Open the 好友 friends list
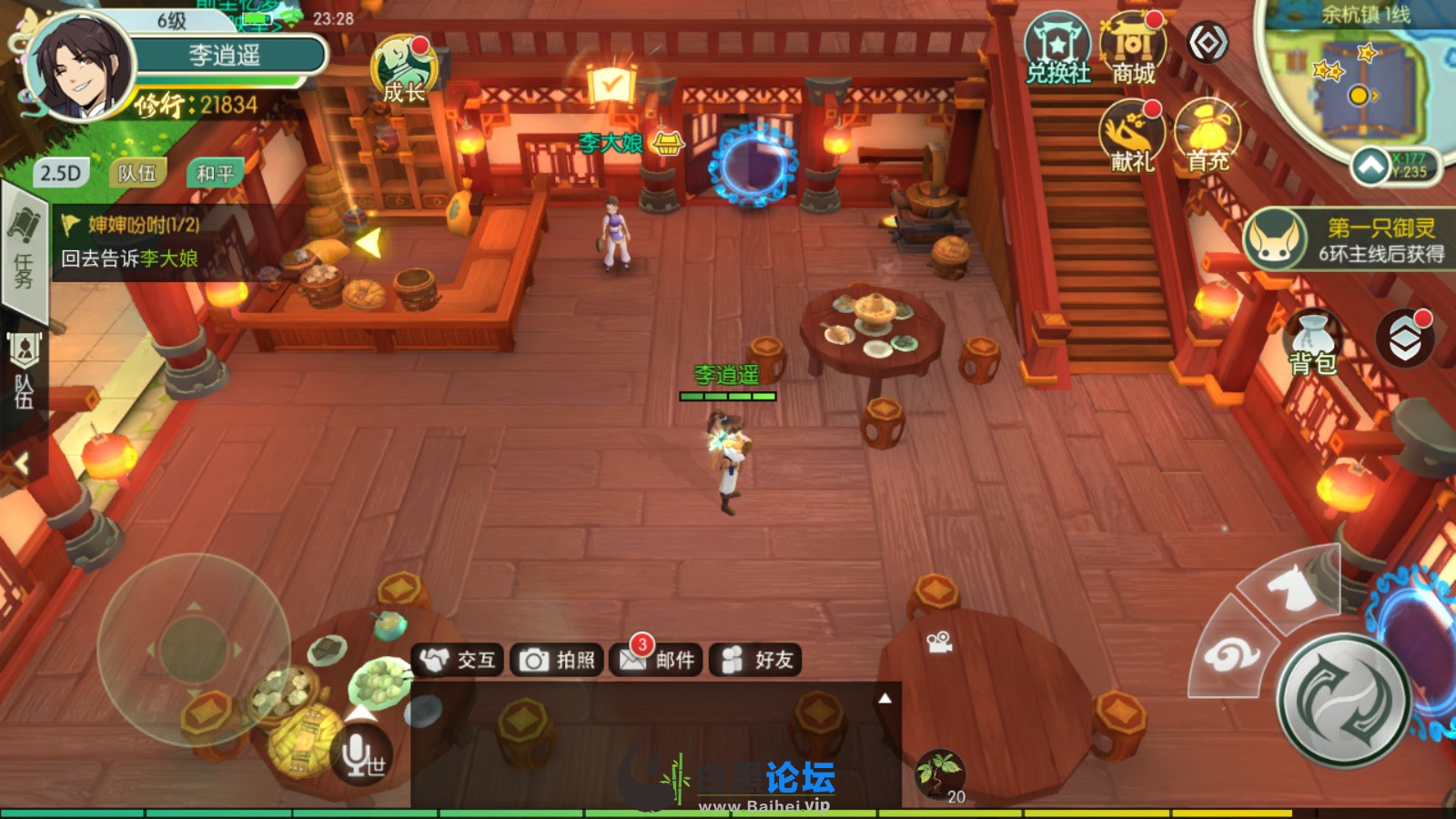This screenshot has width=1456, height=819. point(756,660)
